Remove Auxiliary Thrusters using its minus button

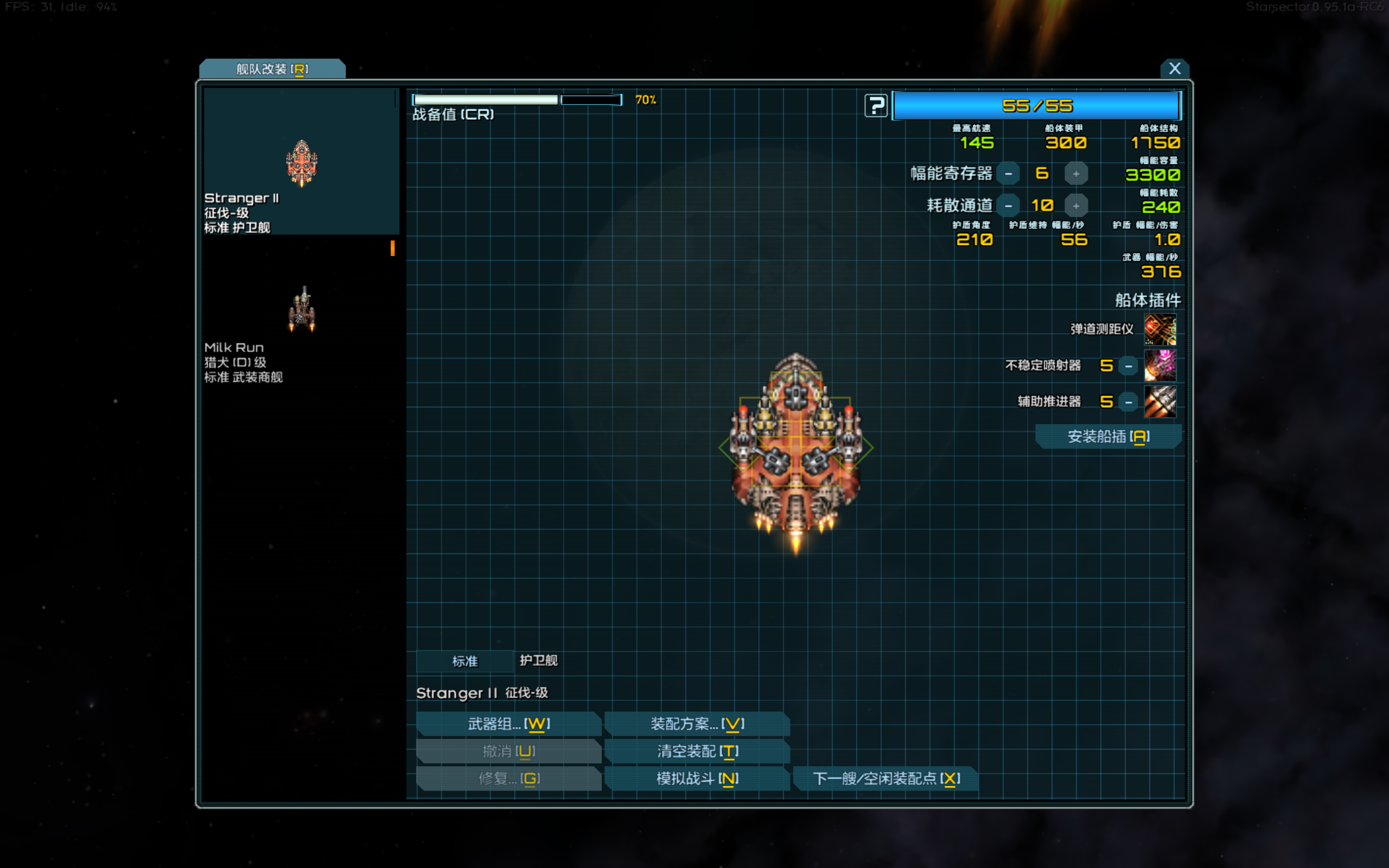click(1128, 401)
